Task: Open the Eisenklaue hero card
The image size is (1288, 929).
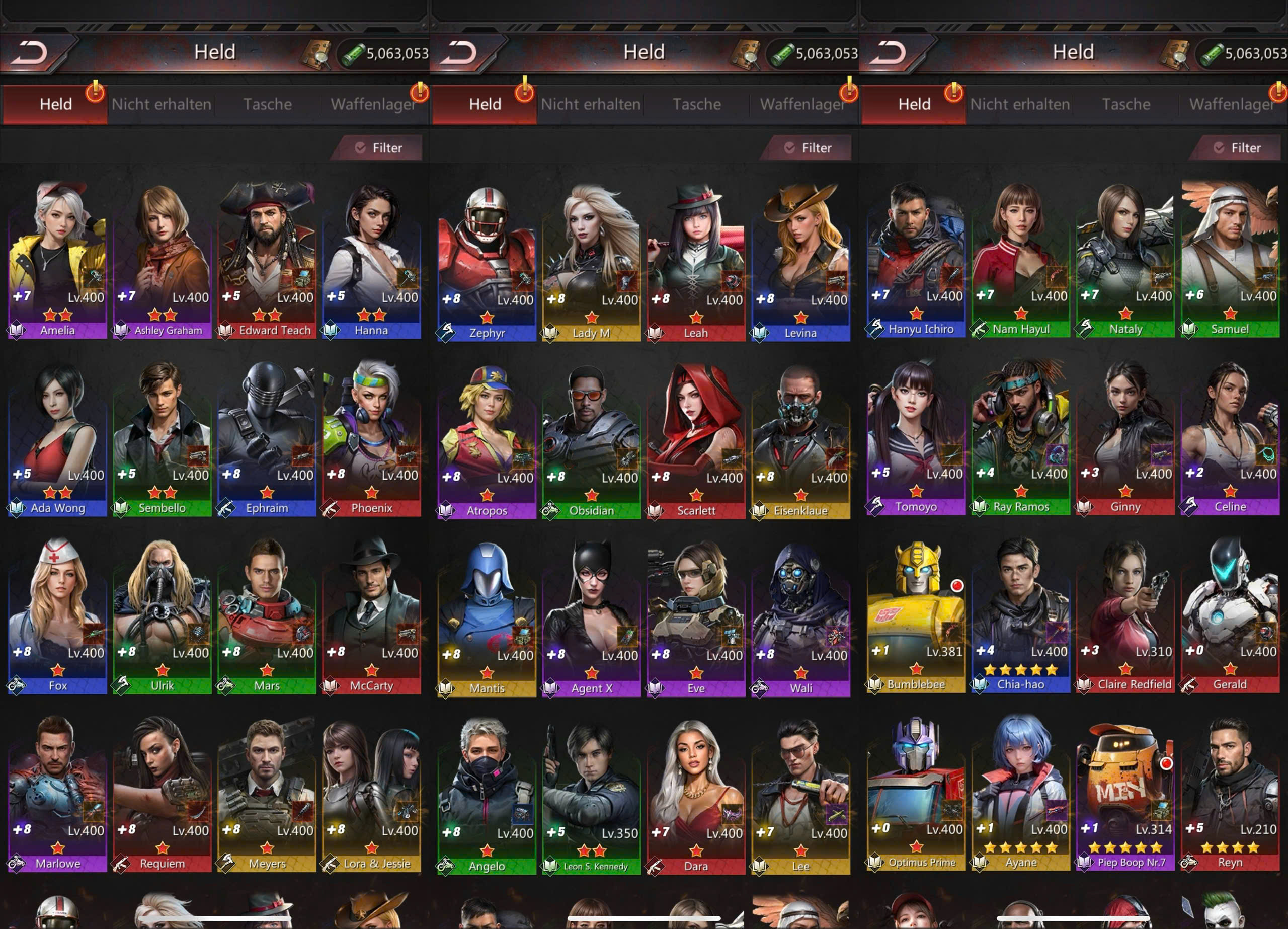Action: [x=801, y=439]
